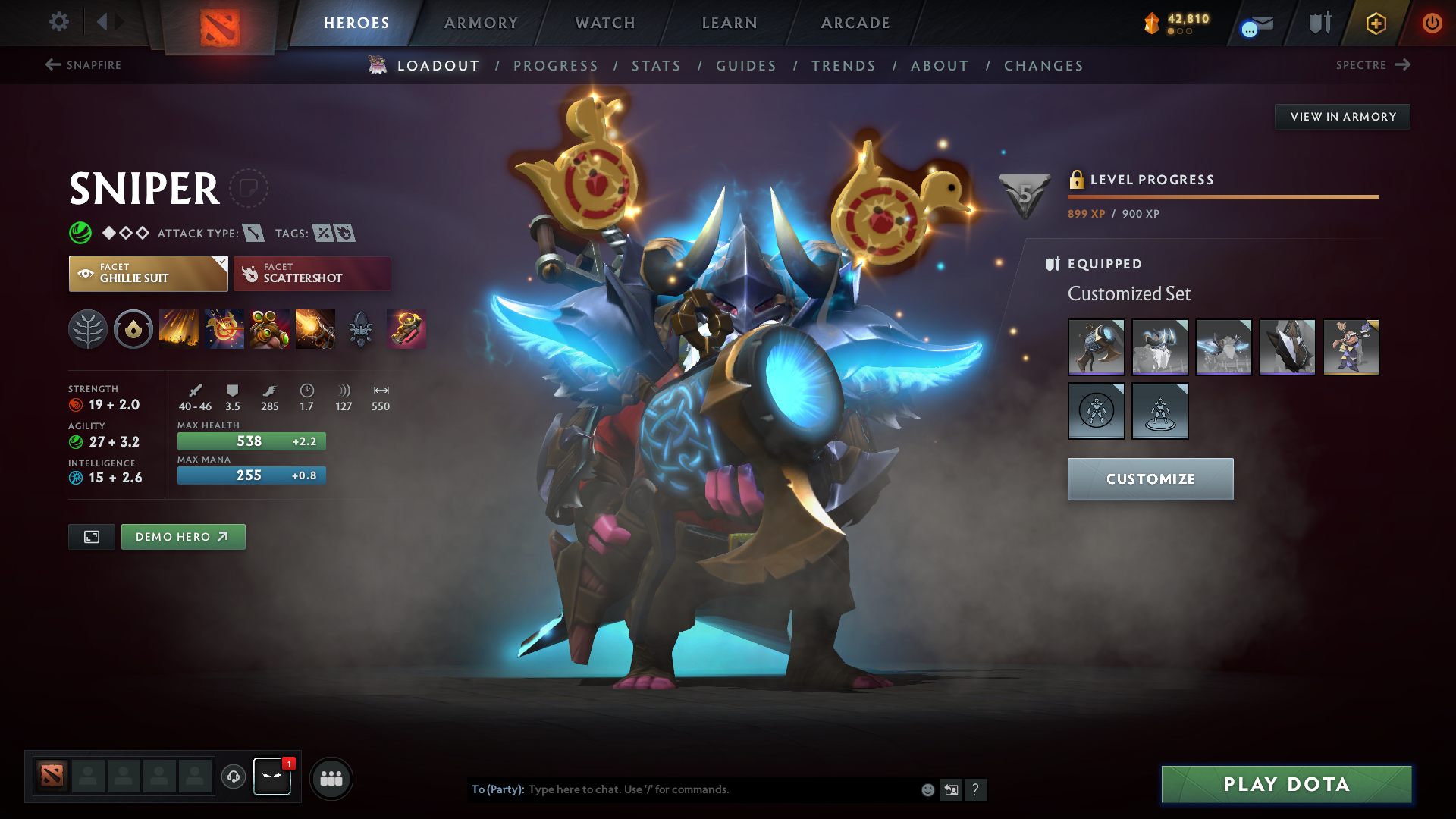Image resolution: width=1456 pixels, height=819 pixels.
Task: Switch between Ghillie Suit and Scattershot facets
Action: coord(312,273)
